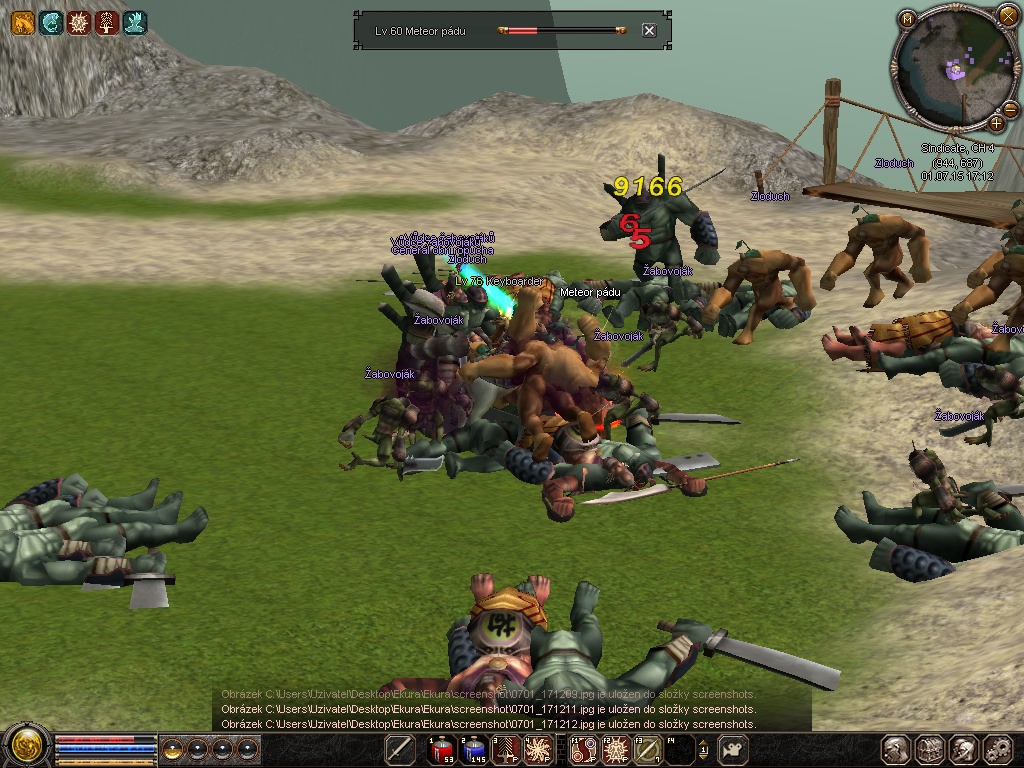Toggle the camera view button
Image resolution: width=1024 pixels, height=768 pixels.
pyautogui.click(x=734, y=749)
